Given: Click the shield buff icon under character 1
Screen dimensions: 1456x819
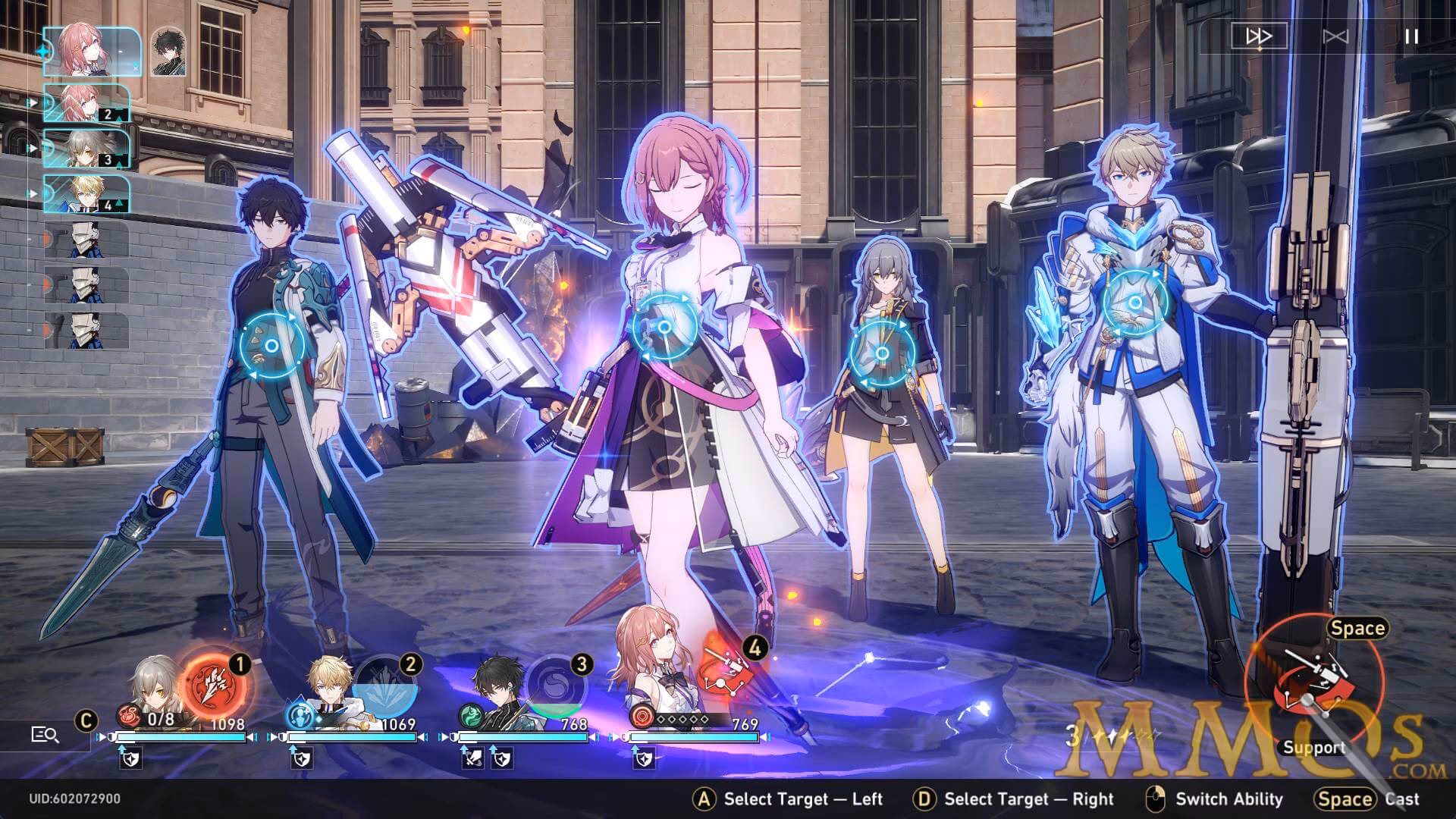Looking at the screenshot, I should [132, 758].
